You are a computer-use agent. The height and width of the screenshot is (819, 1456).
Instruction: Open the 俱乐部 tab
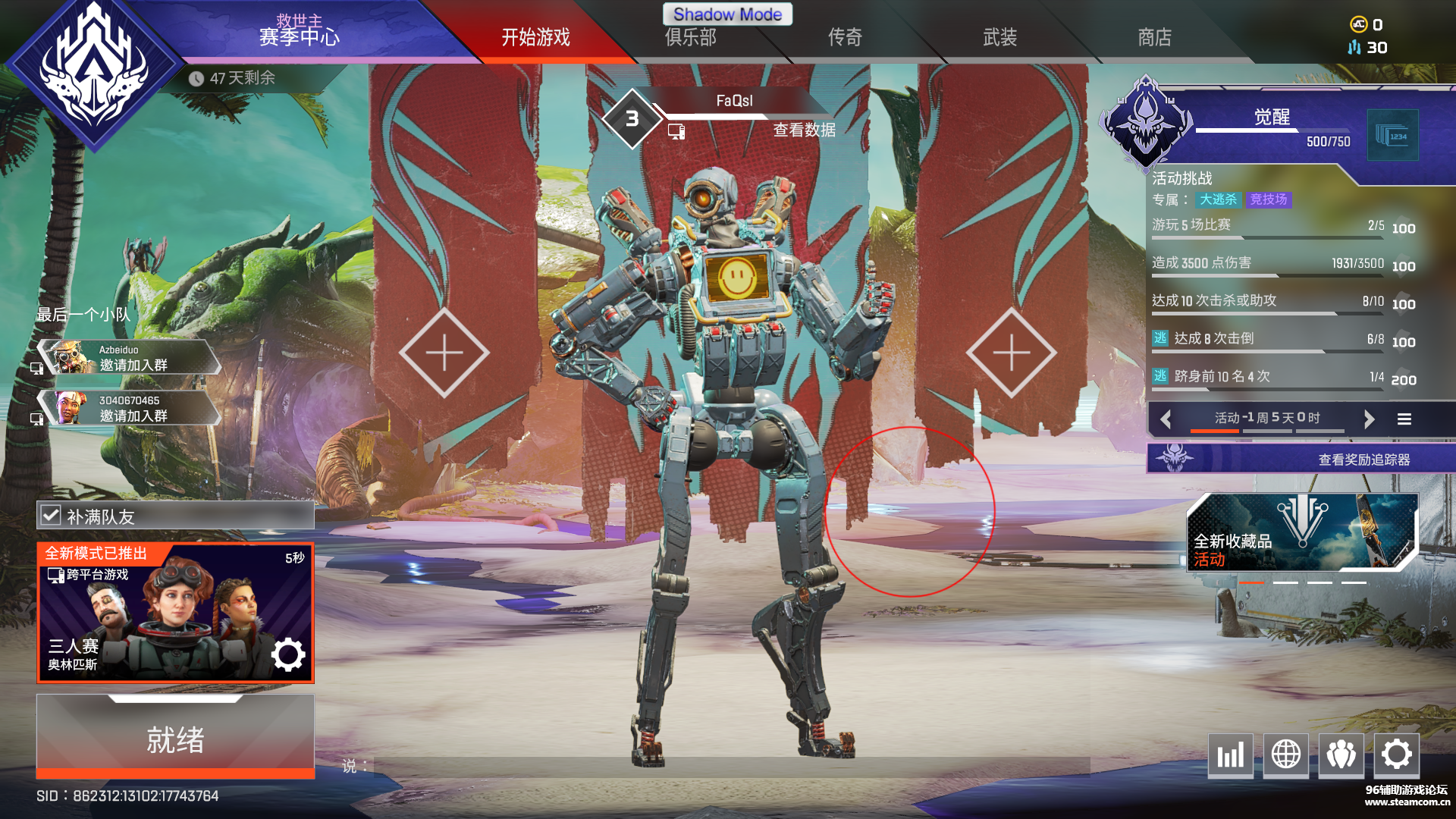click(690, 37)
